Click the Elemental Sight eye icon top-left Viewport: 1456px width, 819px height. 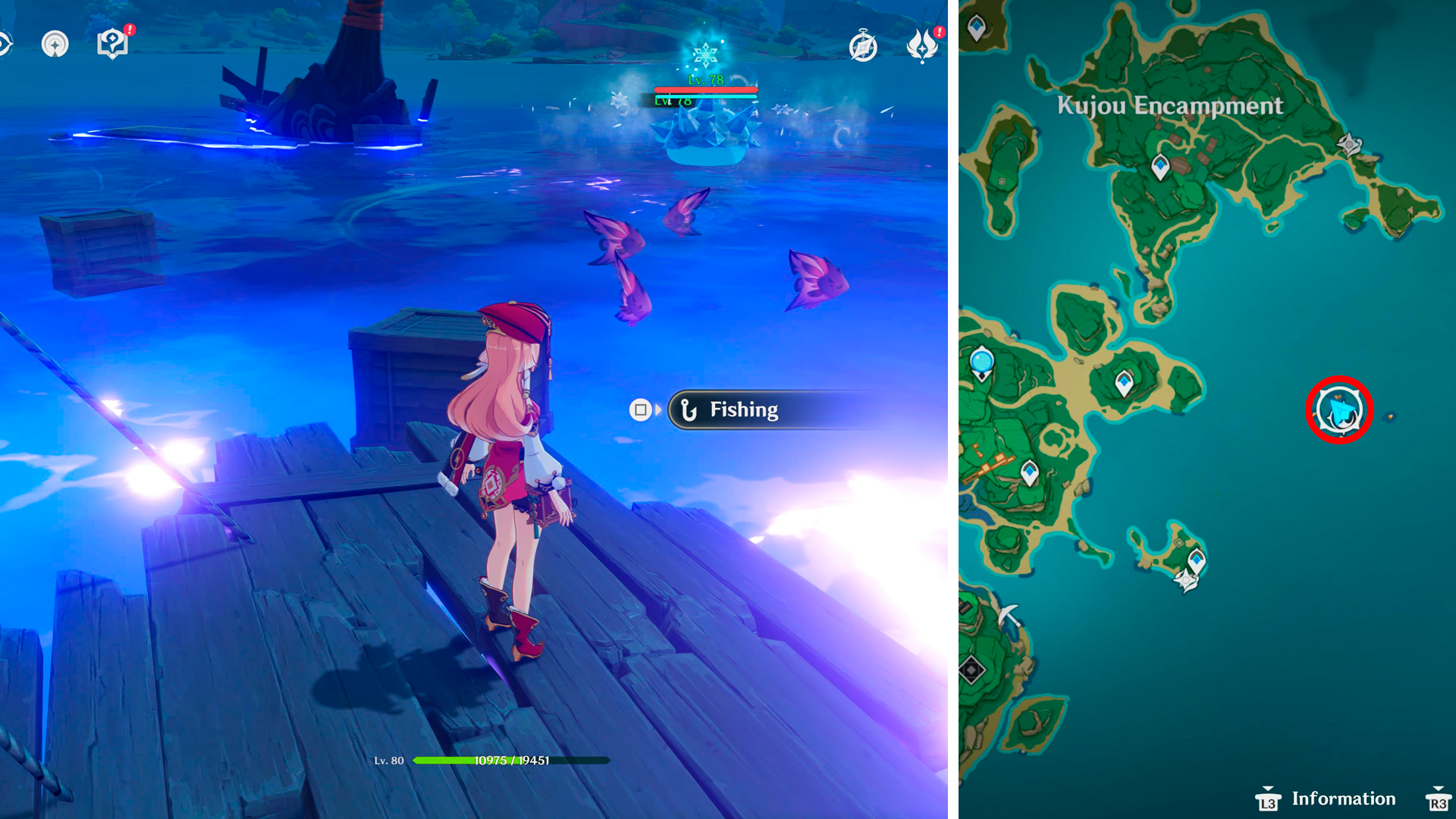3,43
